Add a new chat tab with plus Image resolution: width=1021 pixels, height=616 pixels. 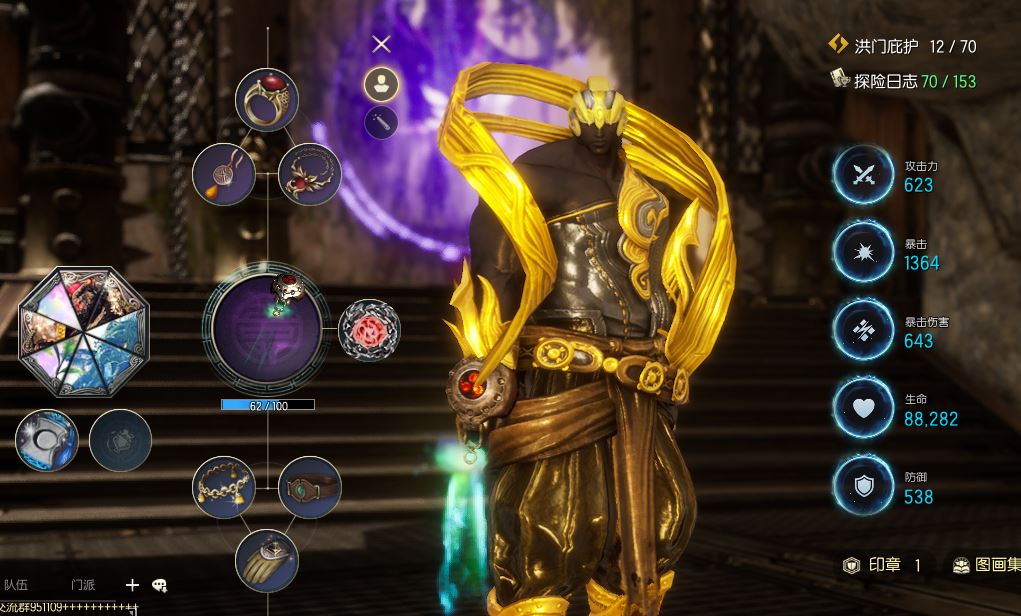click(x=132, y=585)
